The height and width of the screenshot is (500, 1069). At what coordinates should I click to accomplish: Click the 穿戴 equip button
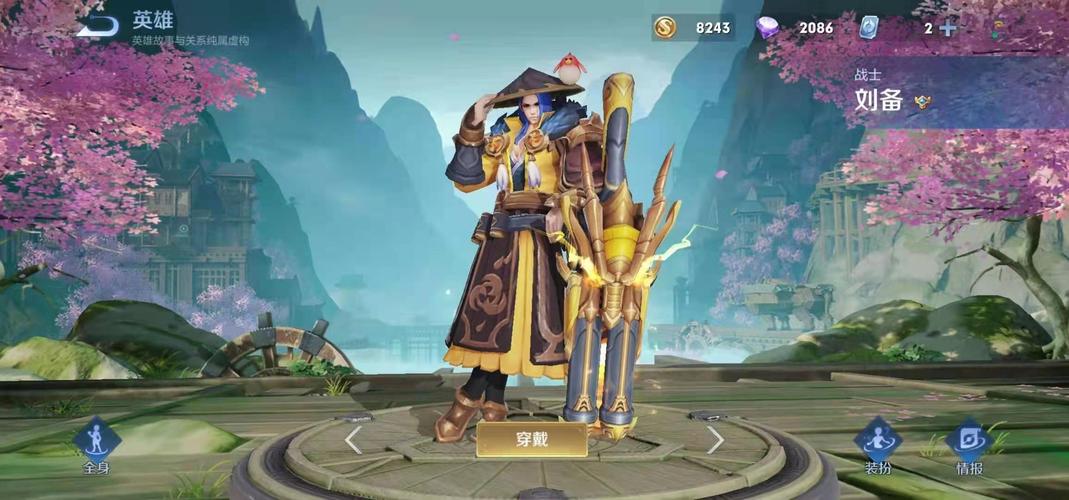[517, 439]
